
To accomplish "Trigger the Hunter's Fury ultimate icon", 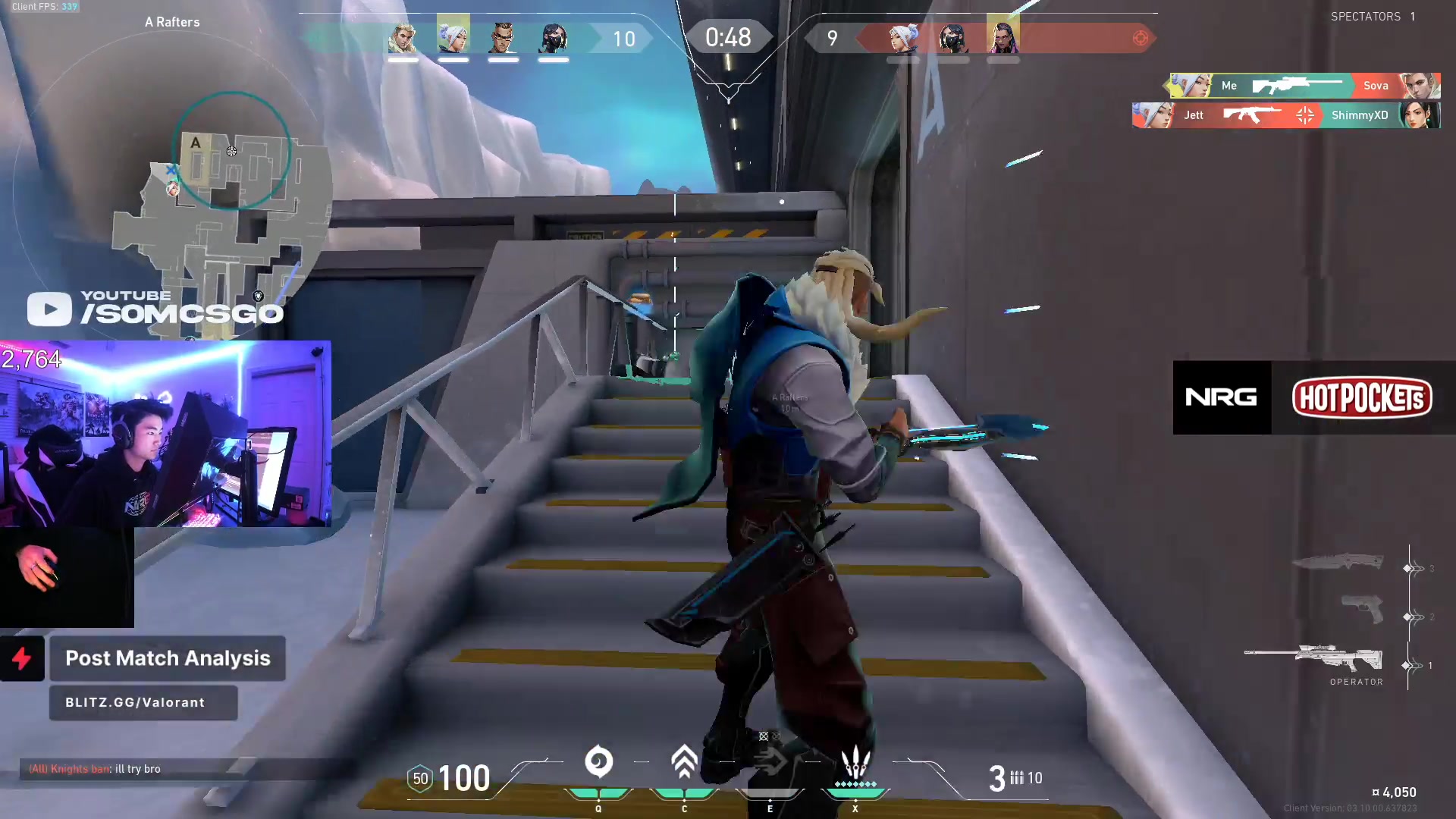I will pyautogui.click(x=855, y=762).
